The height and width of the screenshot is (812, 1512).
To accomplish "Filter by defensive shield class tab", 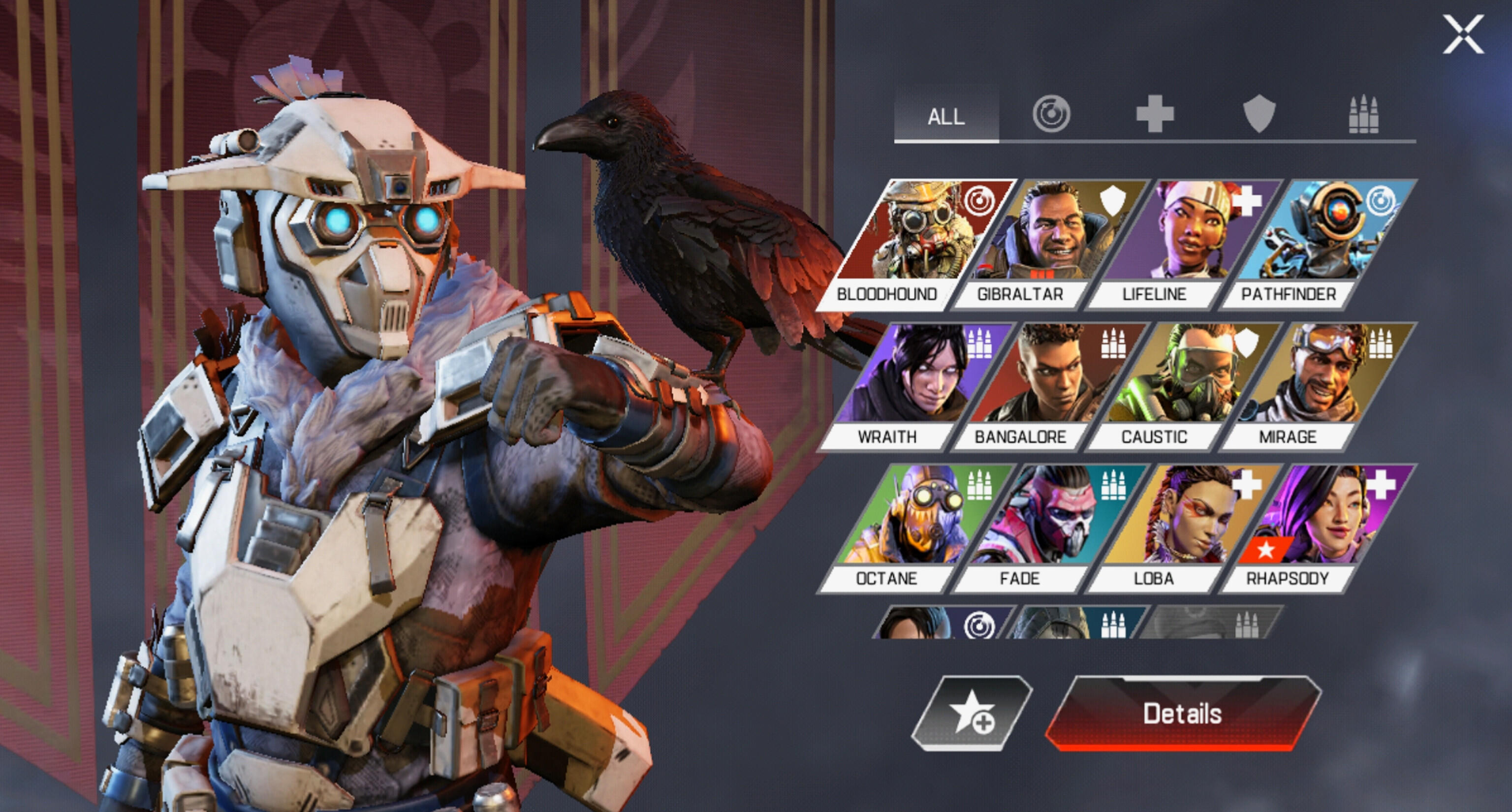I will point(1259,114).
